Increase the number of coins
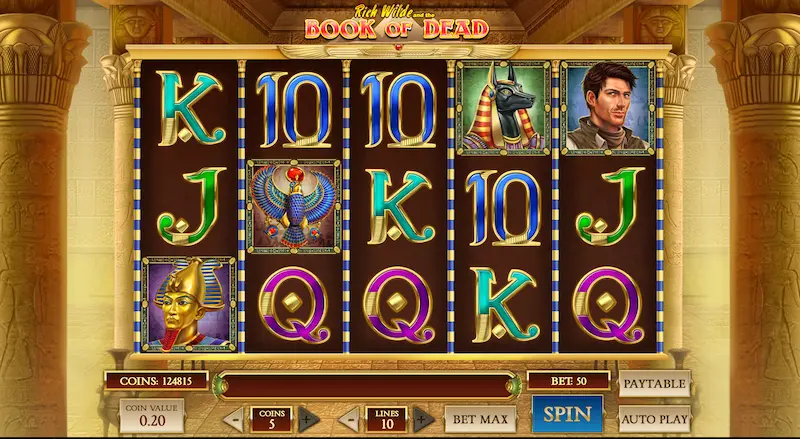The height and width of the screenshot is (439, 800). tap(306, 419)
